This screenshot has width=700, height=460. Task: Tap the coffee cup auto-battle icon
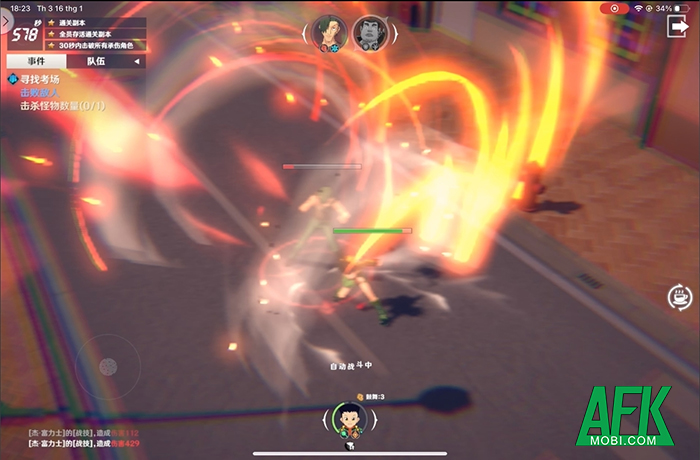(679, 296)
